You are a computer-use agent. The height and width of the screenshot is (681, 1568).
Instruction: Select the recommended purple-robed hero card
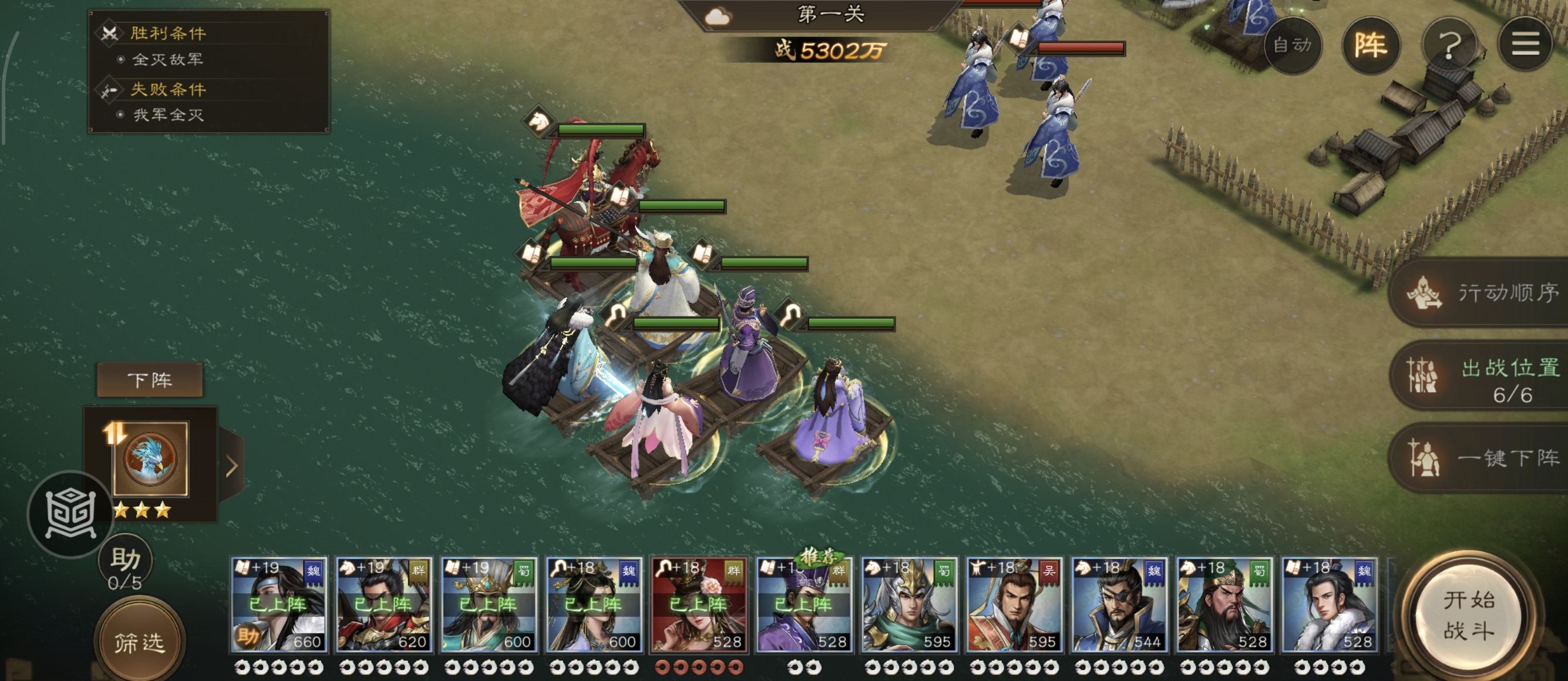click(804, 605)
